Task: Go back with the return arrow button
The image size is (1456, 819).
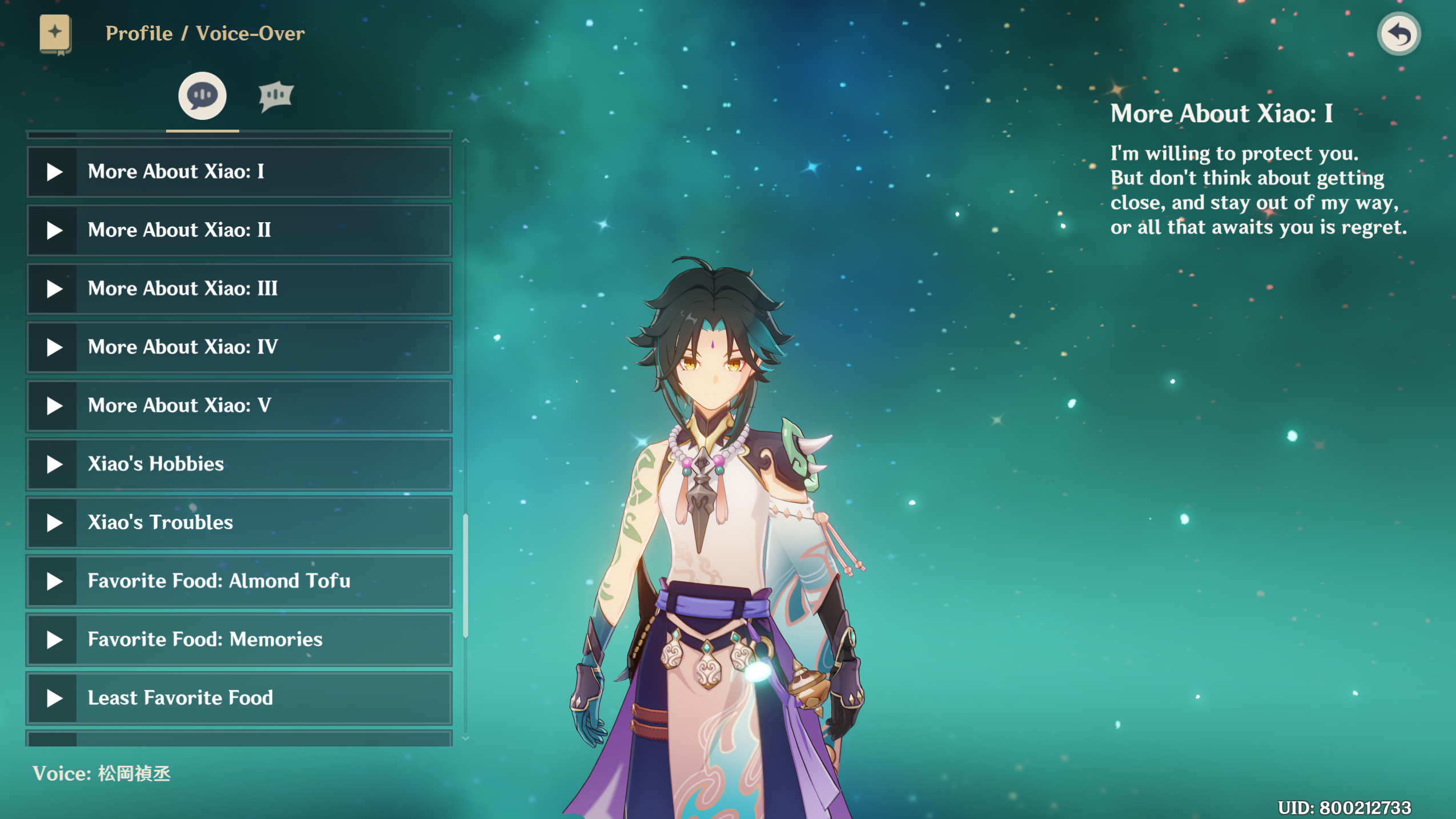Action: pyautogui.click(x=1398, y=34)
